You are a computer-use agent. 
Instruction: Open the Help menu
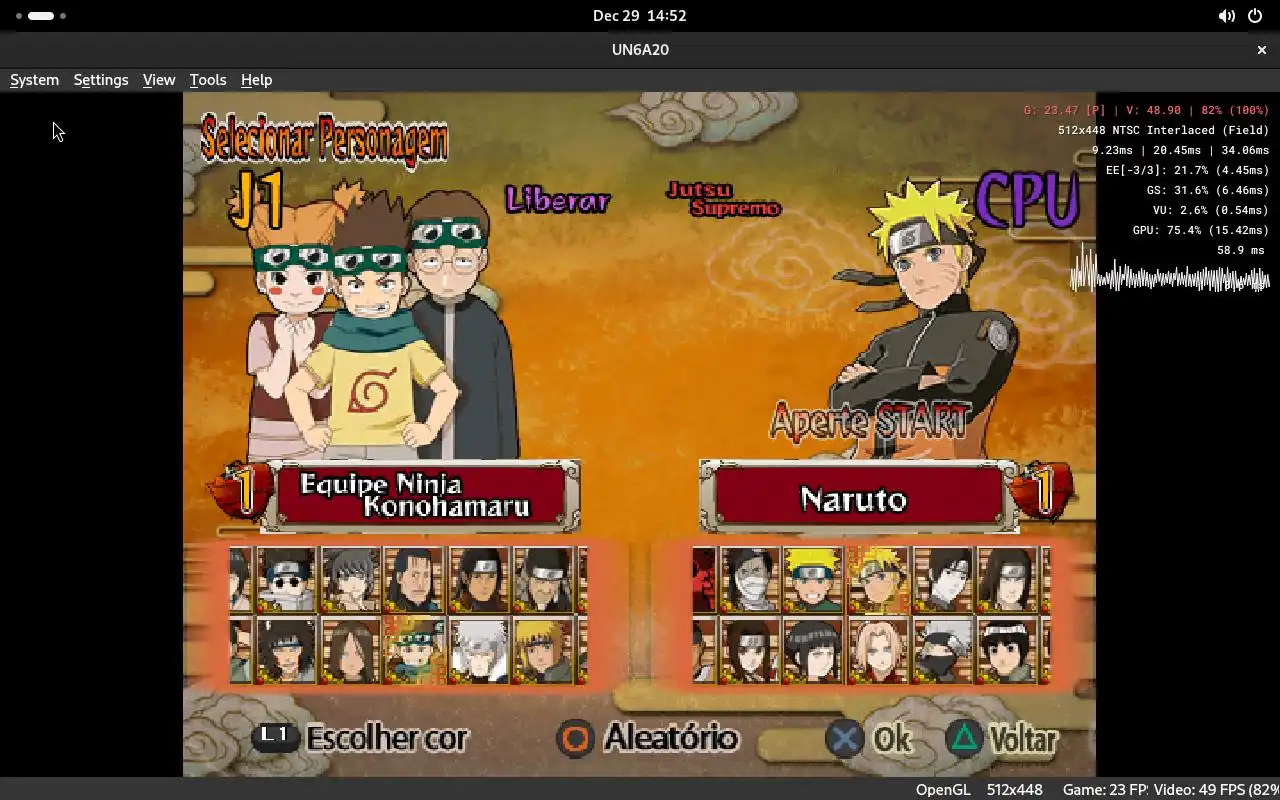tap(256, 80)
